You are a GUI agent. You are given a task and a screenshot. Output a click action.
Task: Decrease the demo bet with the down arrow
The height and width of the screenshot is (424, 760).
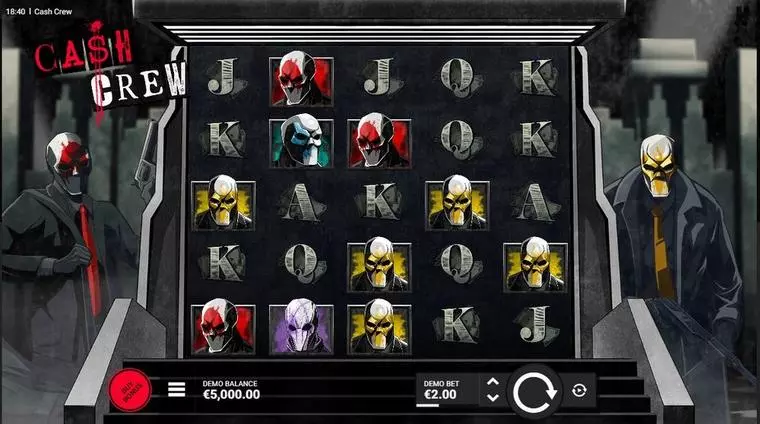point(492,398)
